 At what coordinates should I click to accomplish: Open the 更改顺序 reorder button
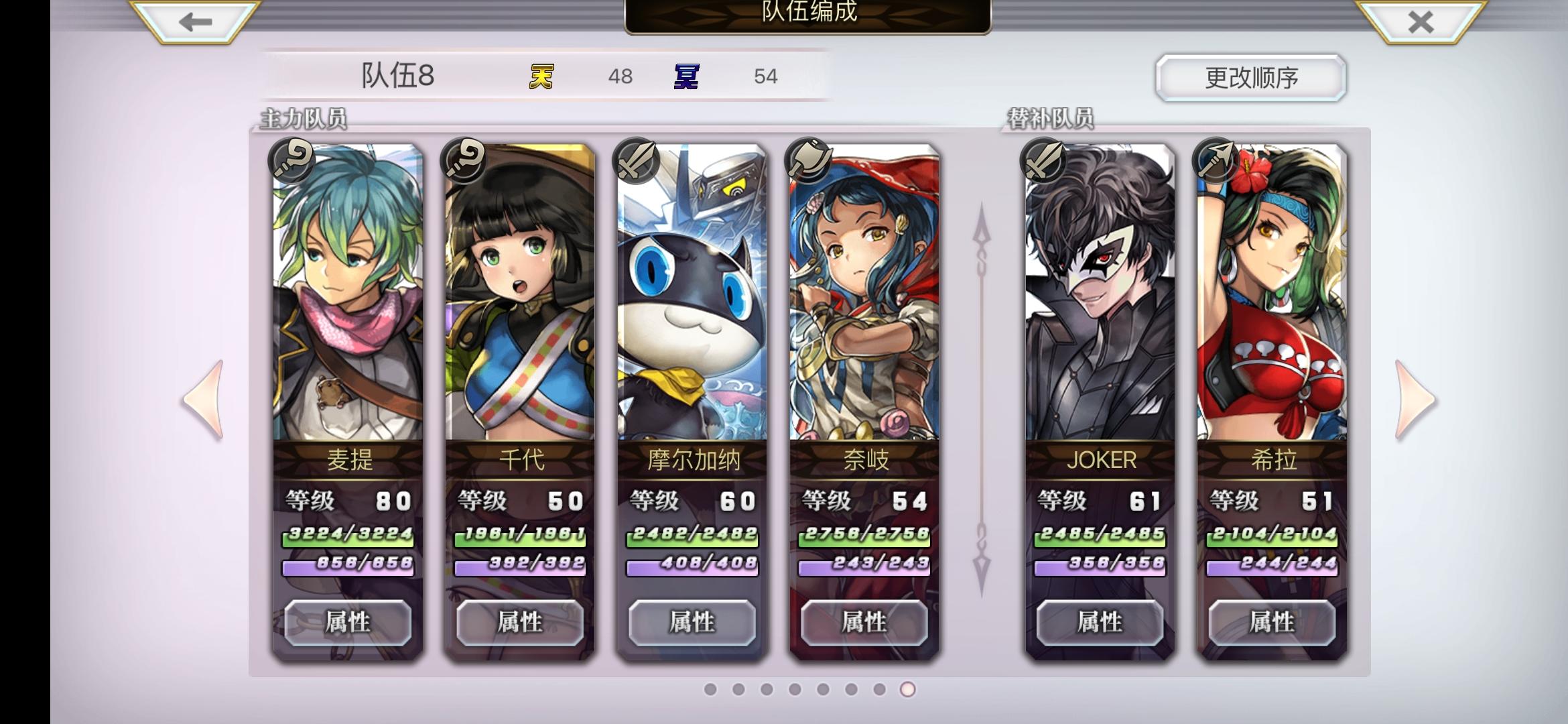(1251, 77)
